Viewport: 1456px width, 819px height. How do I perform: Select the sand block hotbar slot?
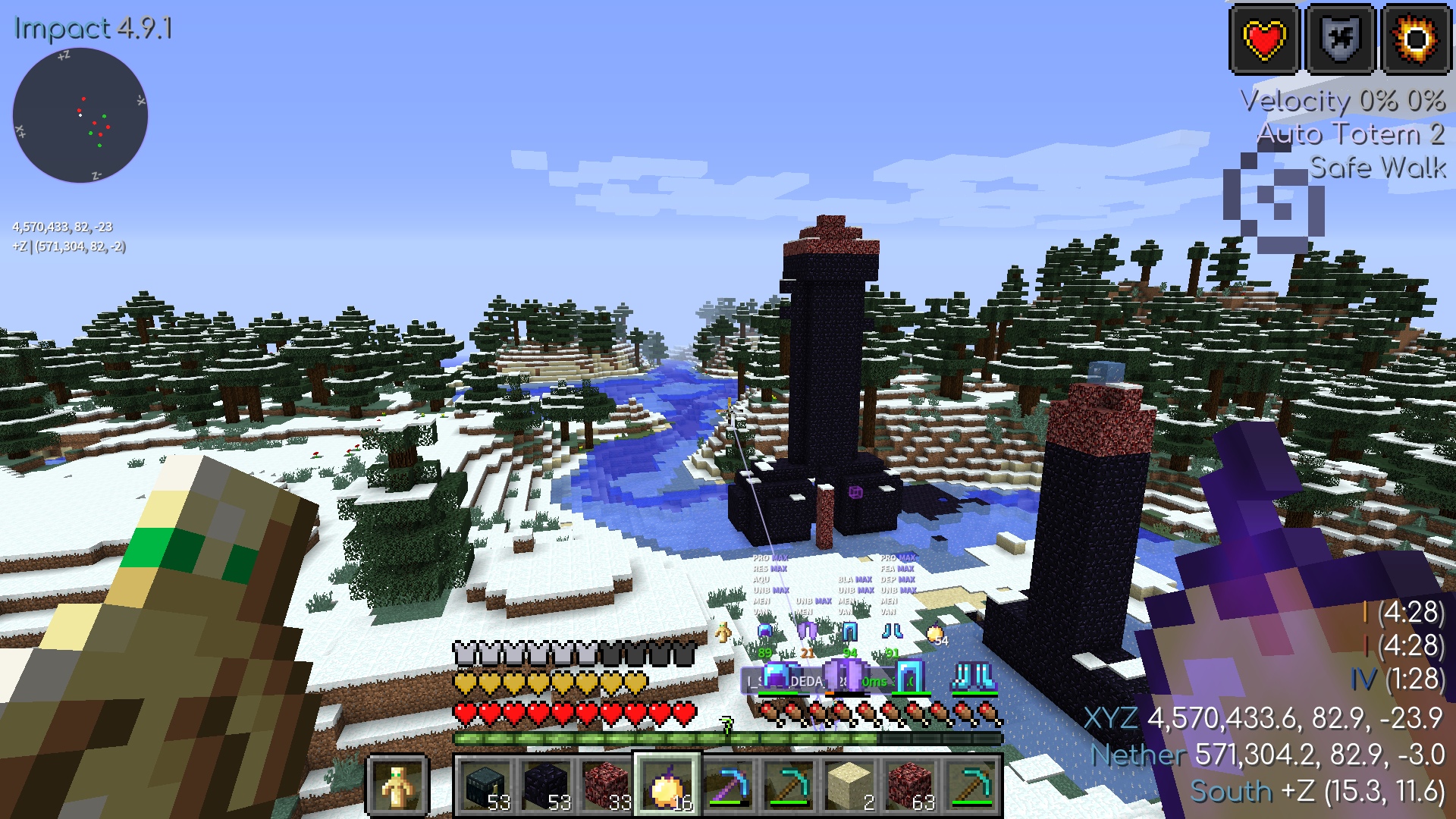[849, 786]
